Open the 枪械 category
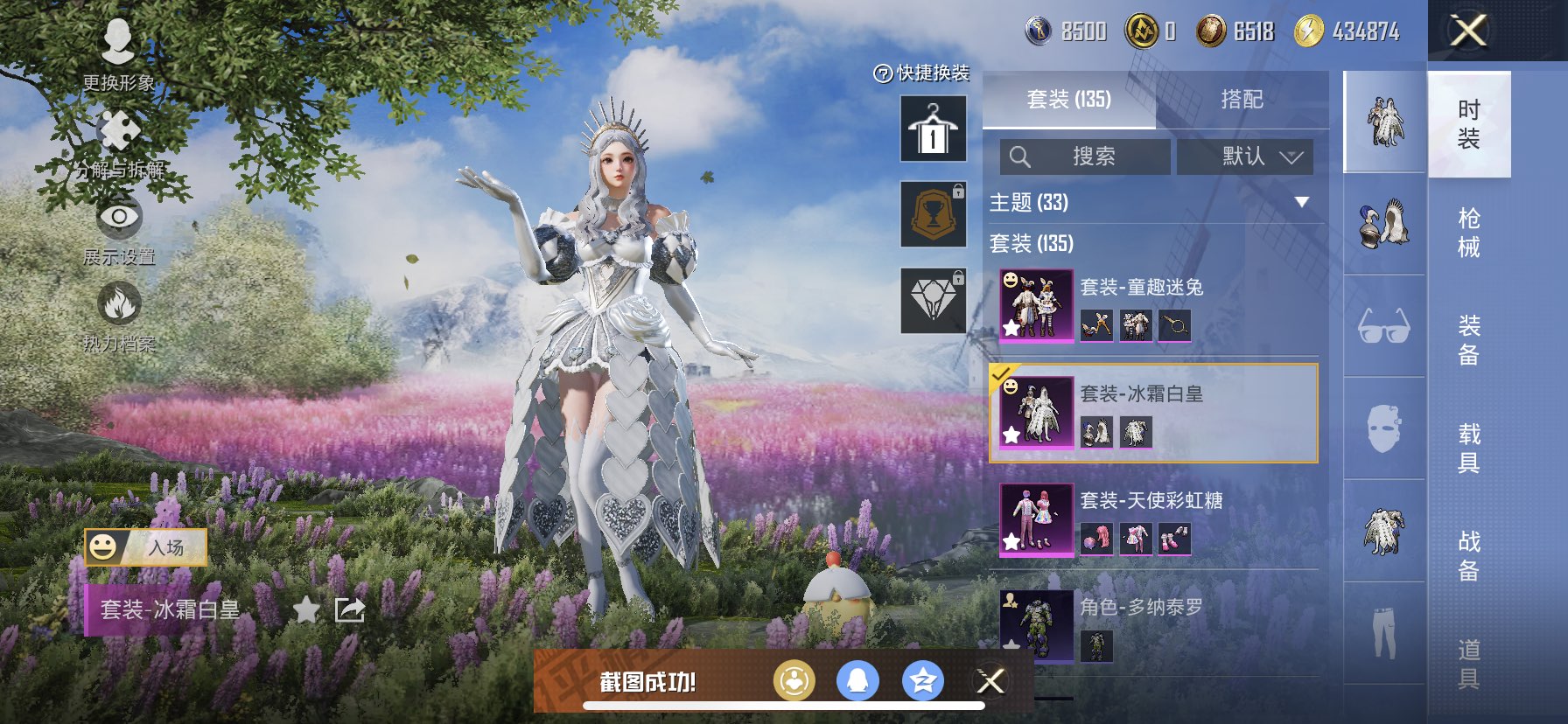The width and height of the screenshot is (1568, 724). 1469,233
